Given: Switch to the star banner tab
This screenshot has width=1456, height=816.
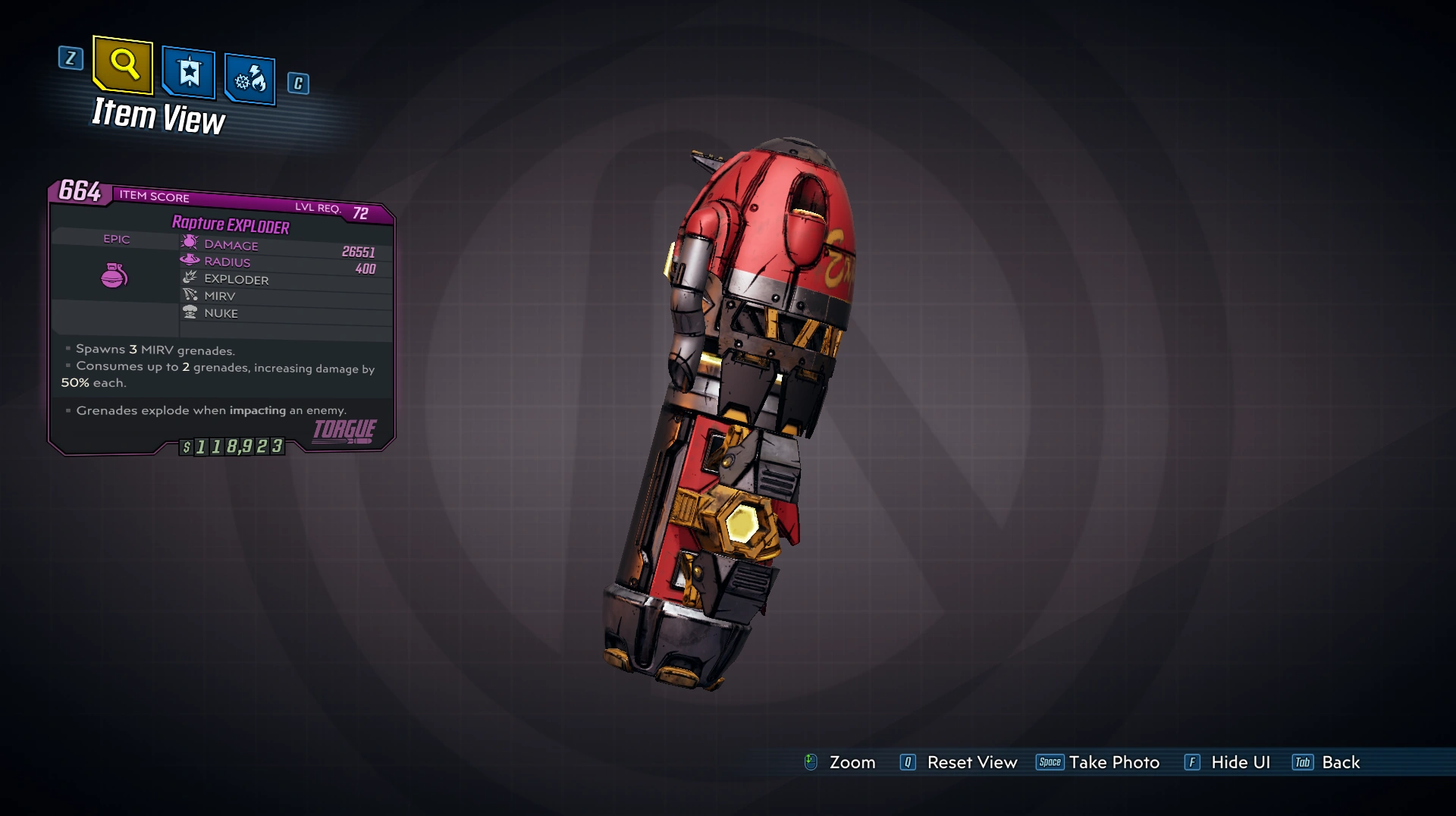Looking at the screenshot, I should pos(189,74).
